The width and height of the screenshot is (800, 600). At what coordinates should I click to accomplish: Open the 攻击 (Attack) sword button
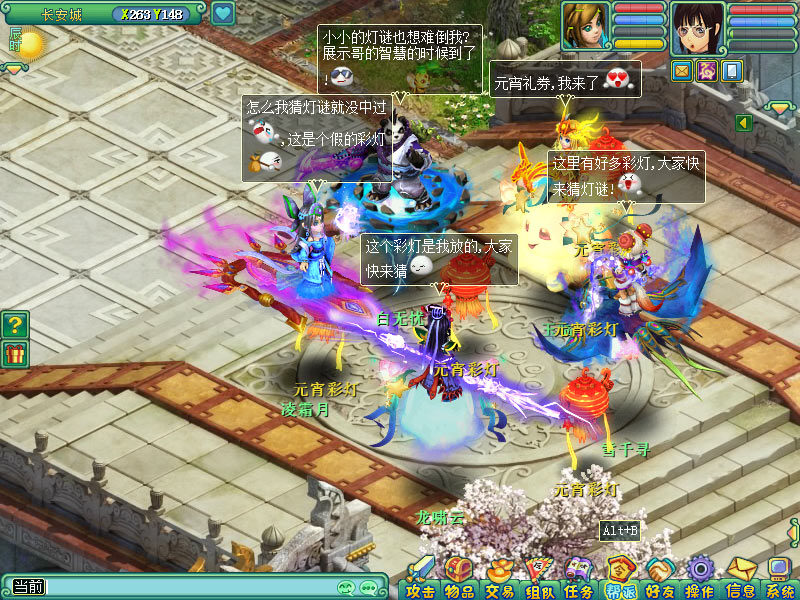pos(421,576)
